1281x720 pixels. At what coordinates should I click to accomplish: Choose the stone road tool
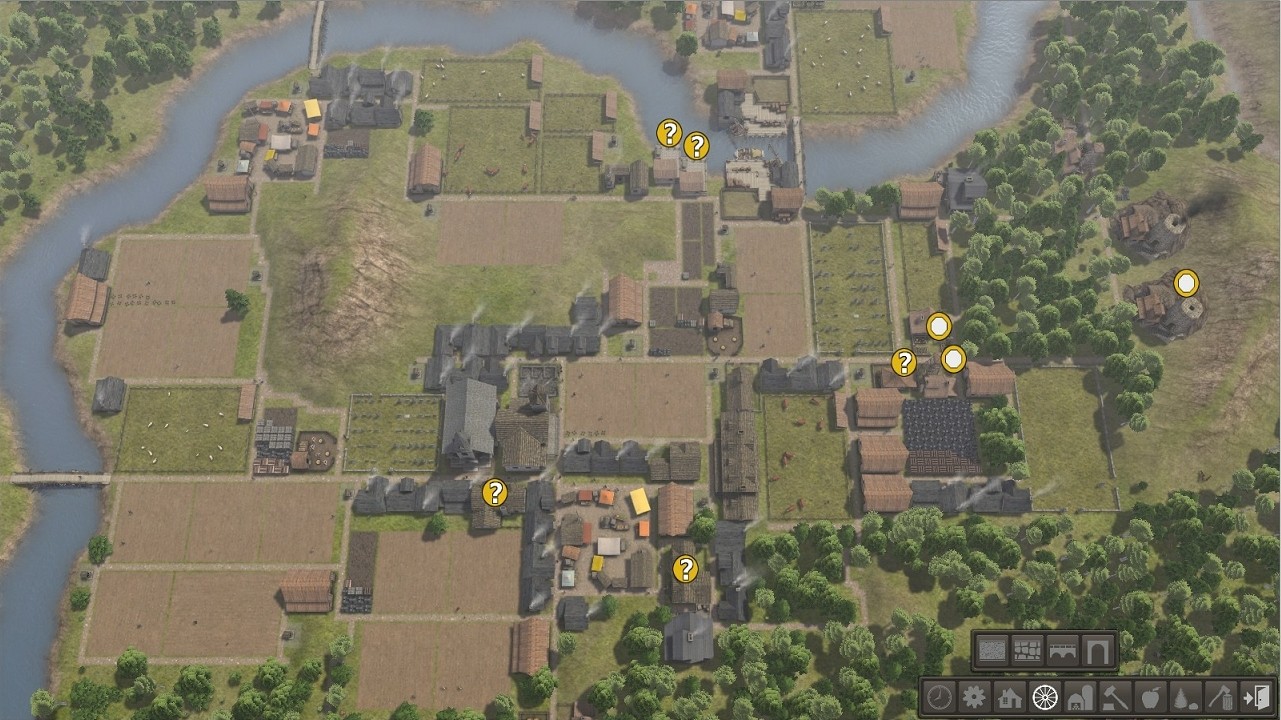pos(1027,651)
